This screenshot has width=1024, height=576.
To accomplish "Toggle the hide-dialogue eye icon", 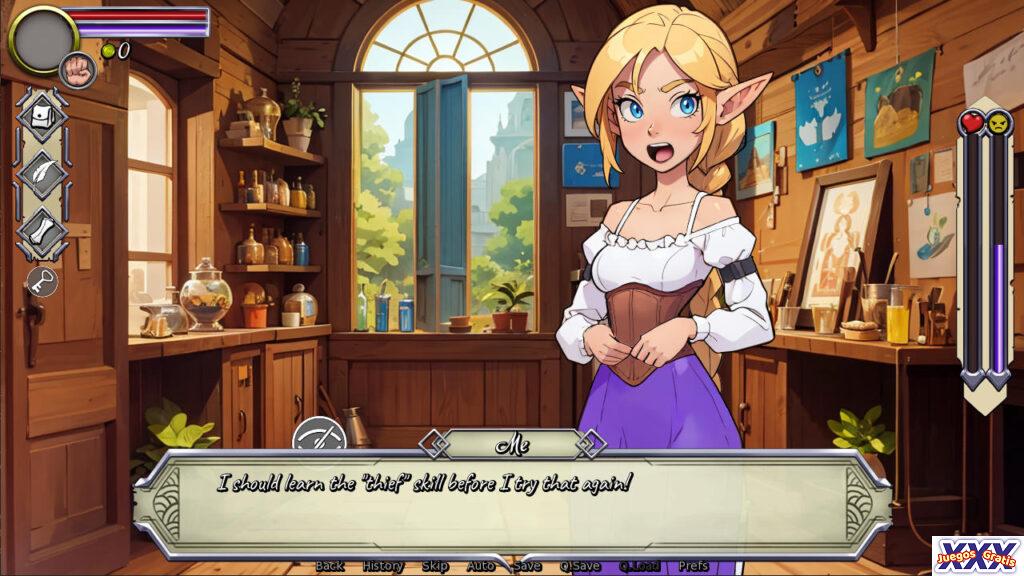I will click(319, 437).
